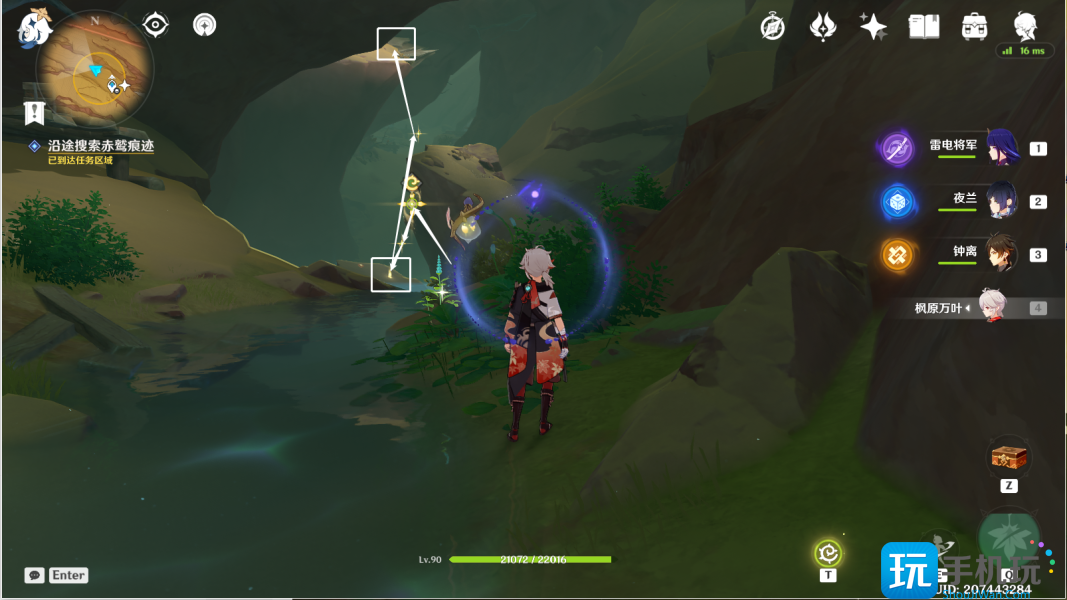Image resolution: width=1067 pixels, height=600 pixels.
Task: Open the Paimon main menu
Action: tap(34, 27)
